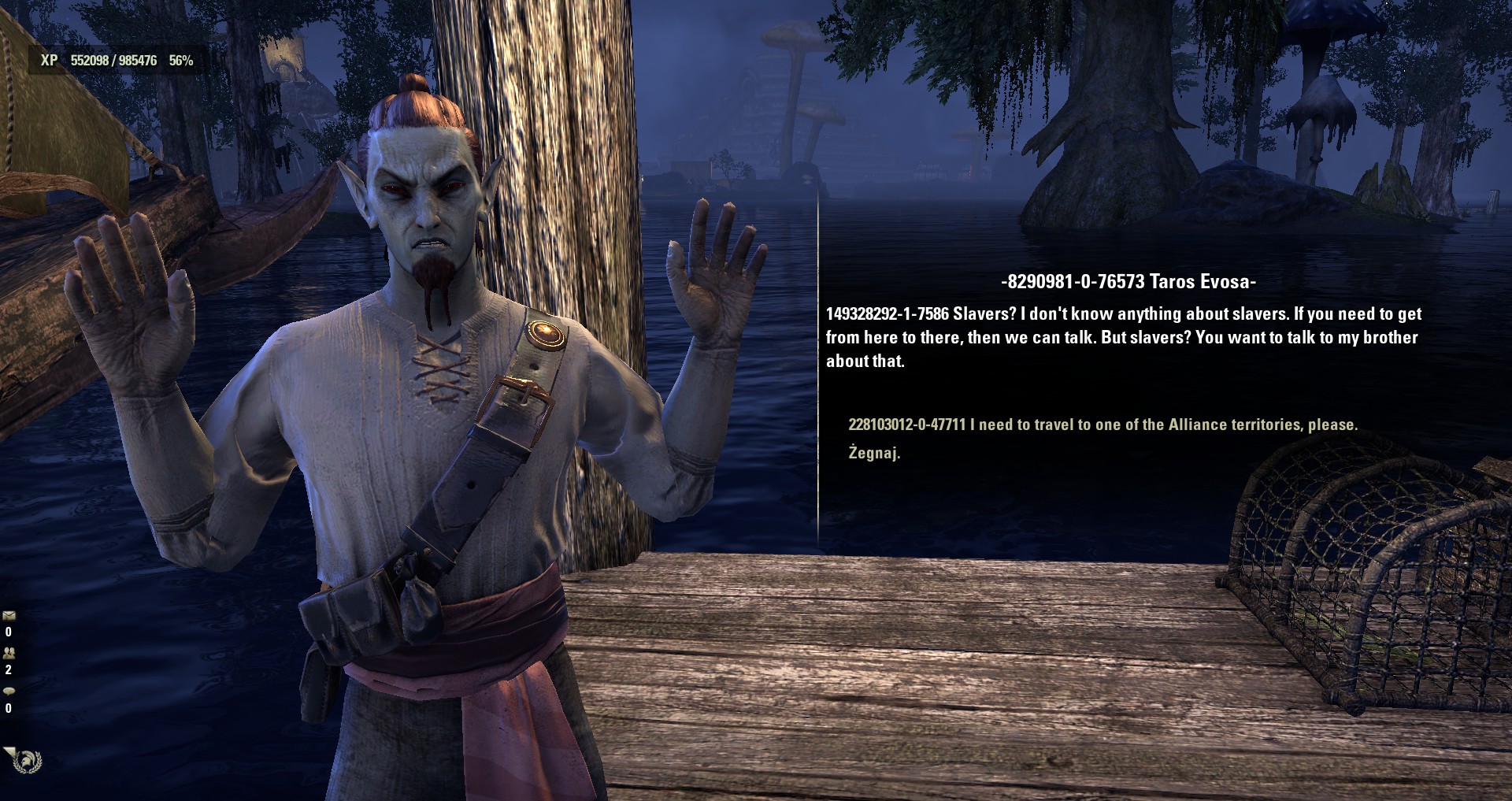This screenshot has height=801, width=1512.
Task: Click the helmet and laurel wreath icon
Action: coord(27,761)
